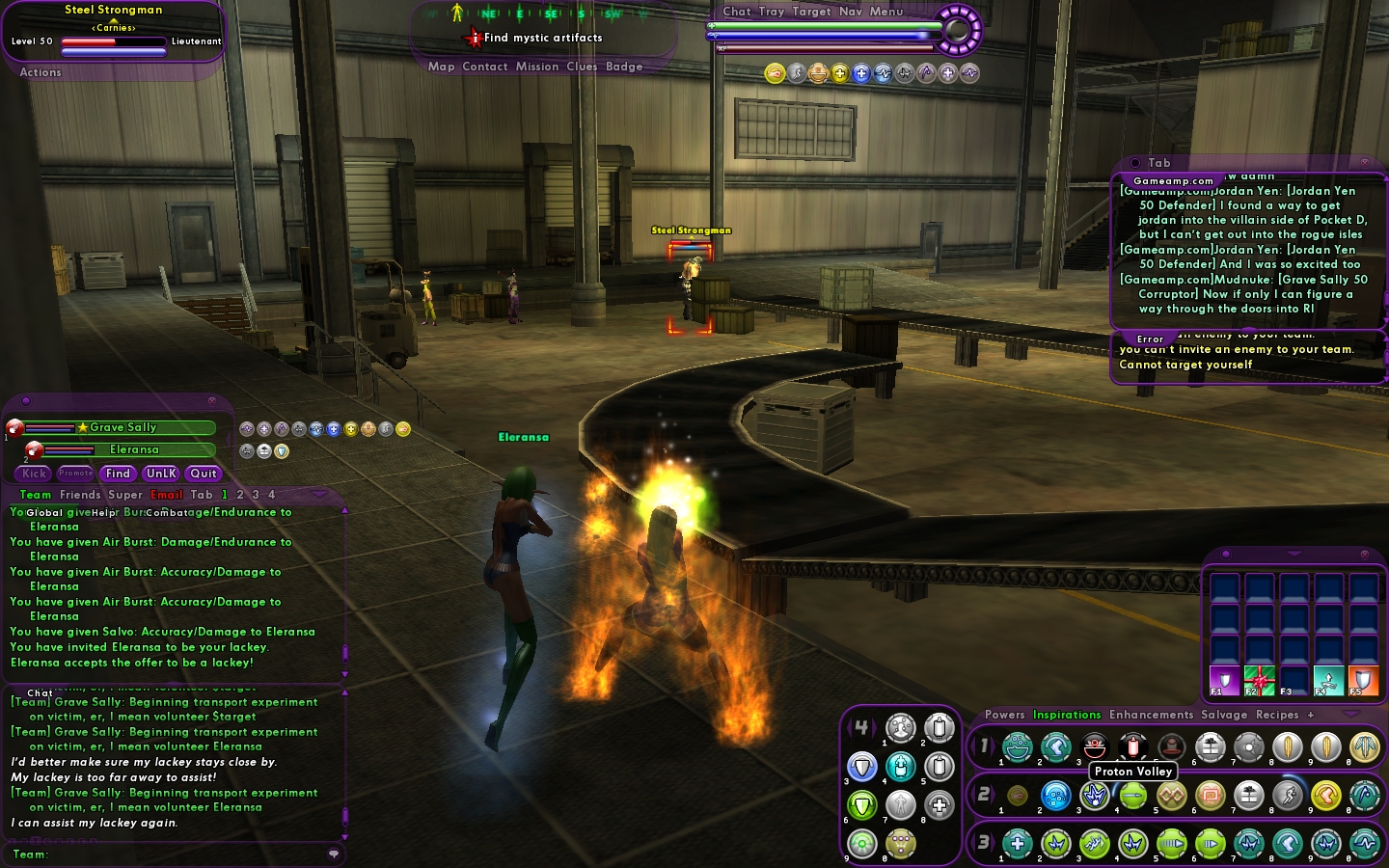Switch to the Email tab
The width and height of the screenshot is (1389, 868).
(x=166, y=495)
